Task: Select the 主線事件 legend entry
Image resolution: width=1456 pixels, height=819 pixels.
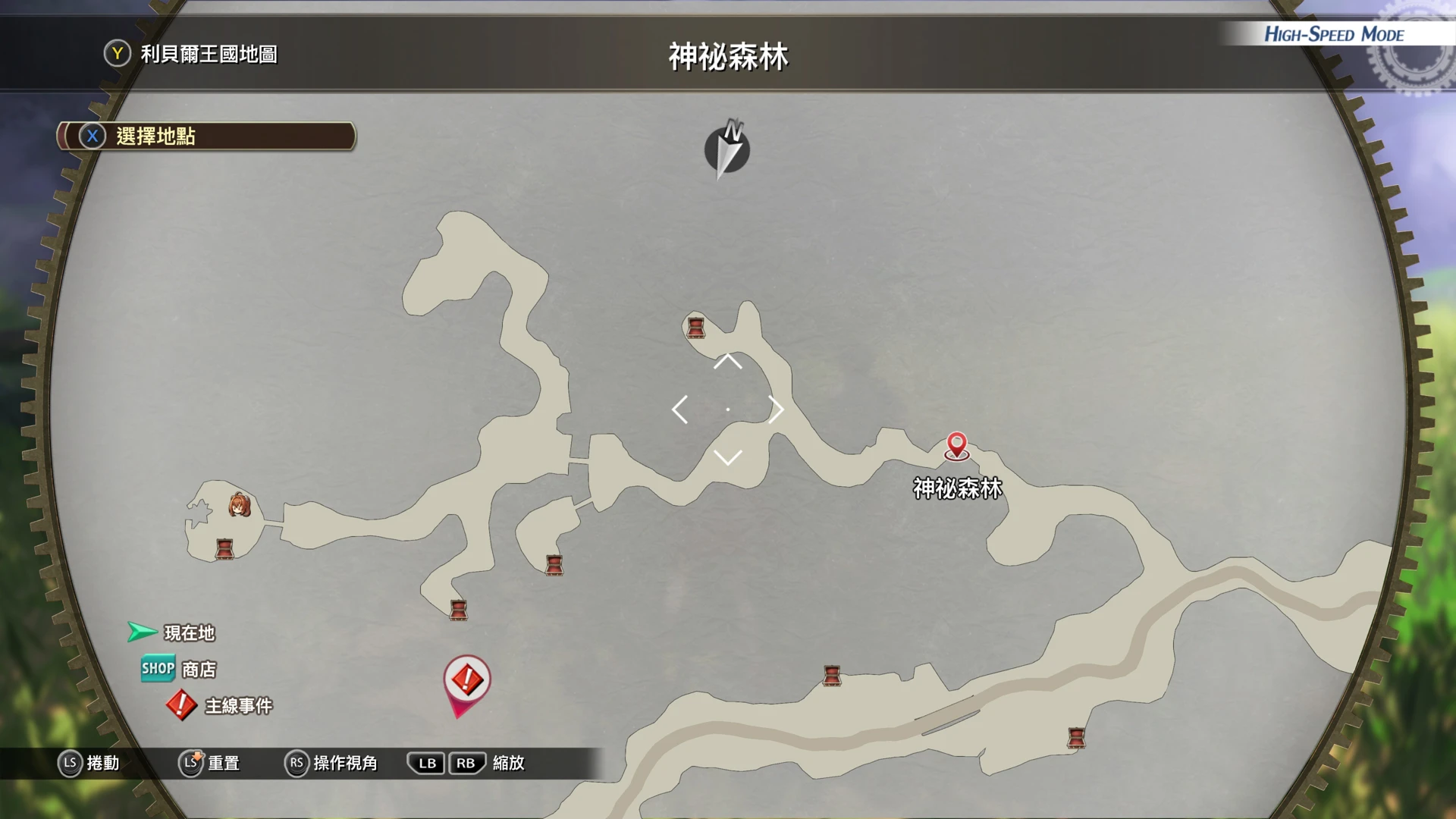Action: point(219,706)
